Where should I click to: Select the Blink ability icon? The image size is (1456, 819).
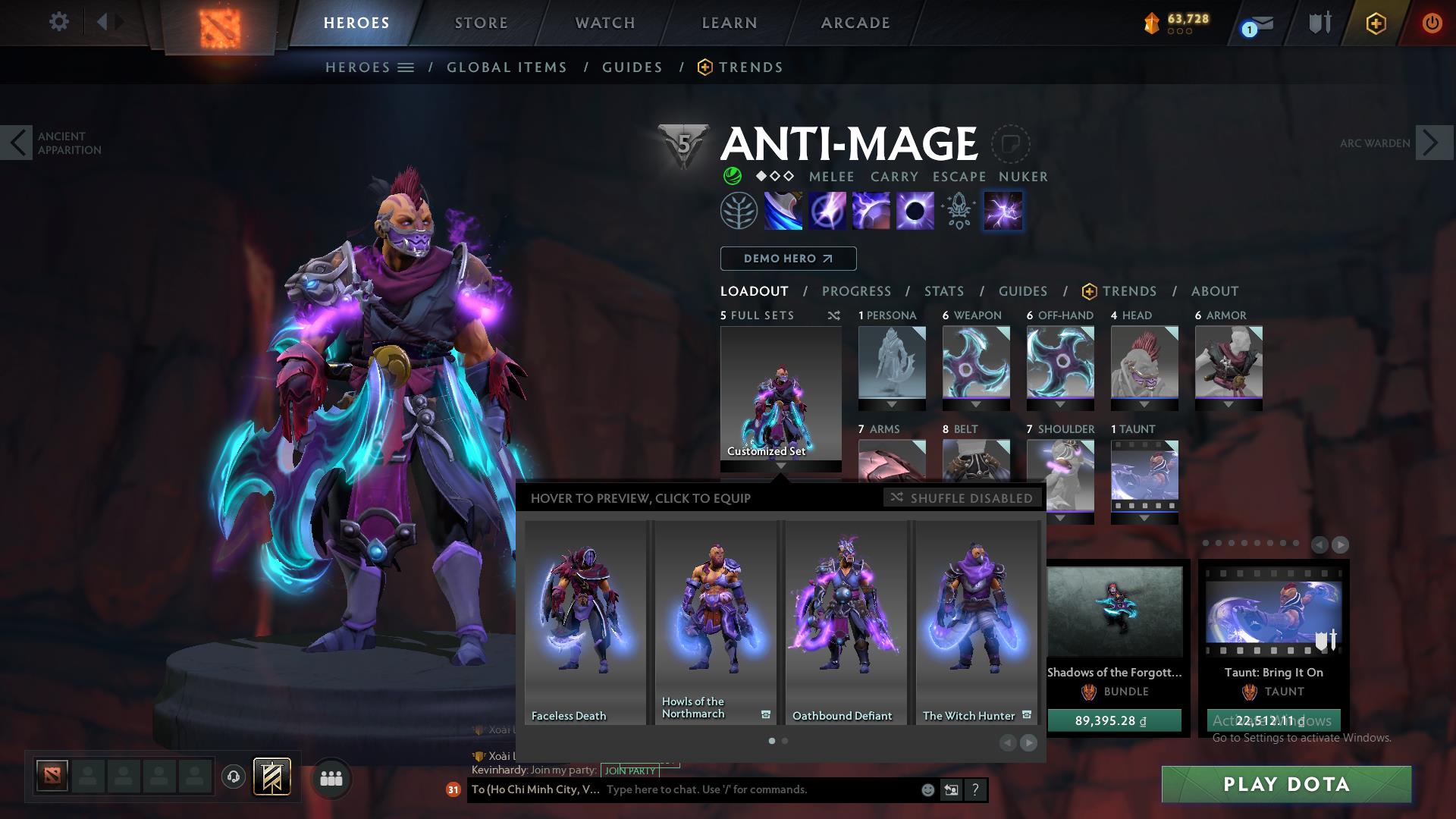(x=827, y=210)
